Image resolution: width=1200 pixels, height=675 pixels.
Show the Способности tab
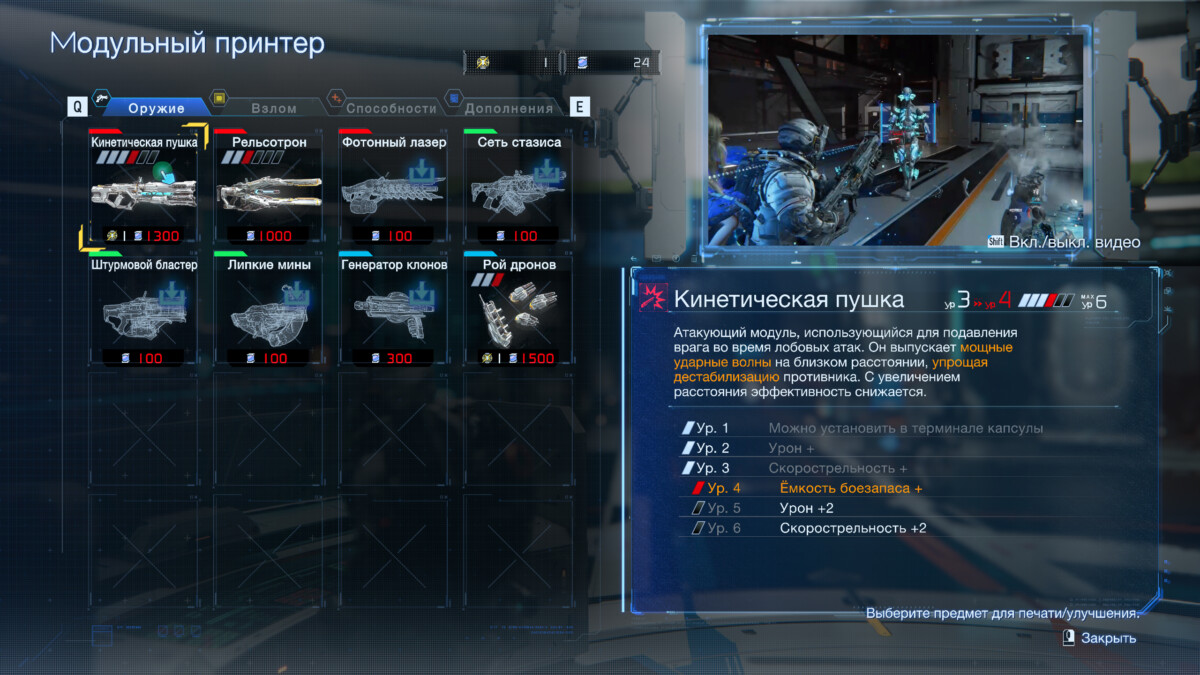pos(391,108)
